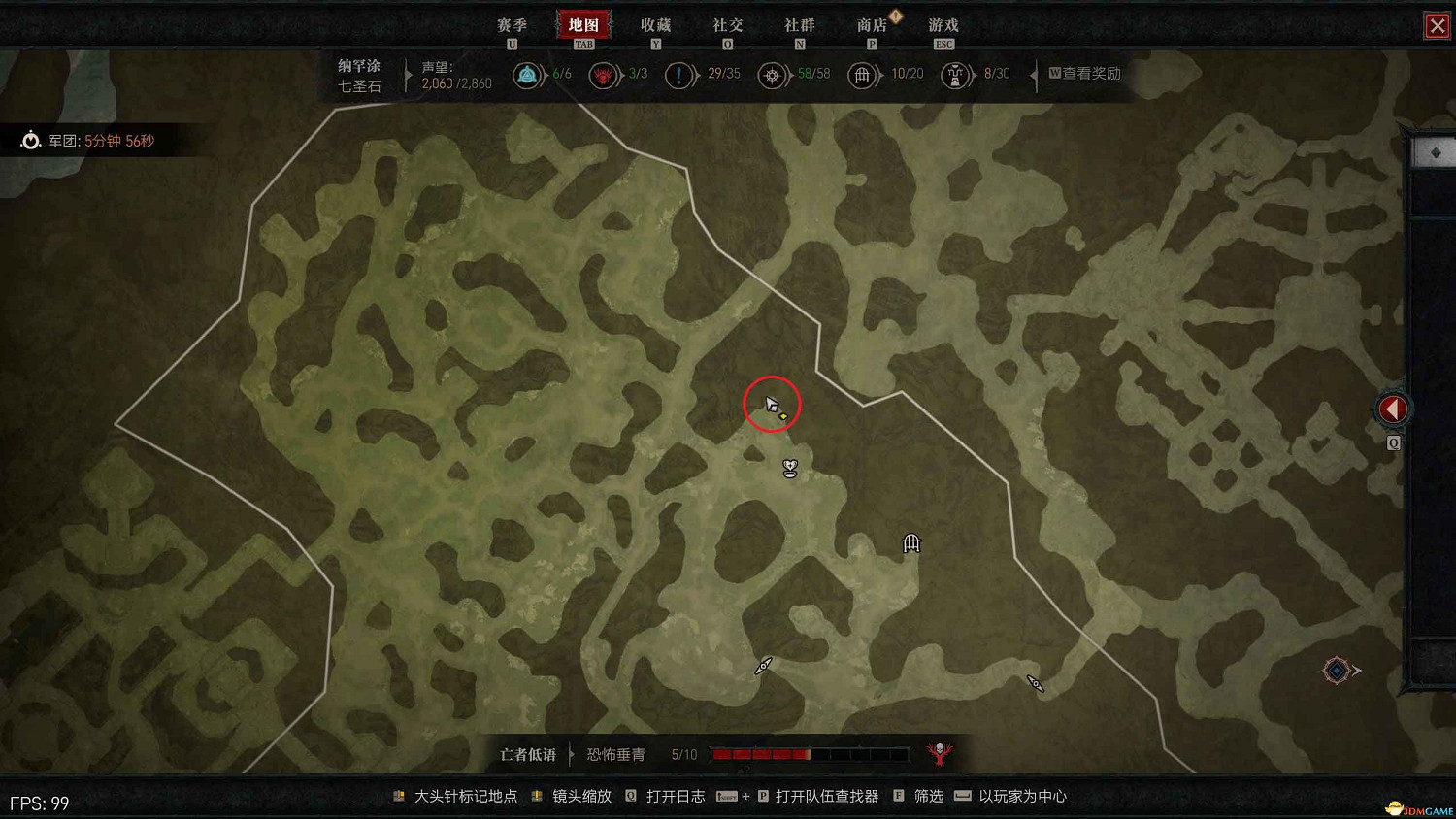Viewport: 1456px width, 819px height.
Task: Click the dungeon gate icon showing 10/20
Action: click(863, 75)
